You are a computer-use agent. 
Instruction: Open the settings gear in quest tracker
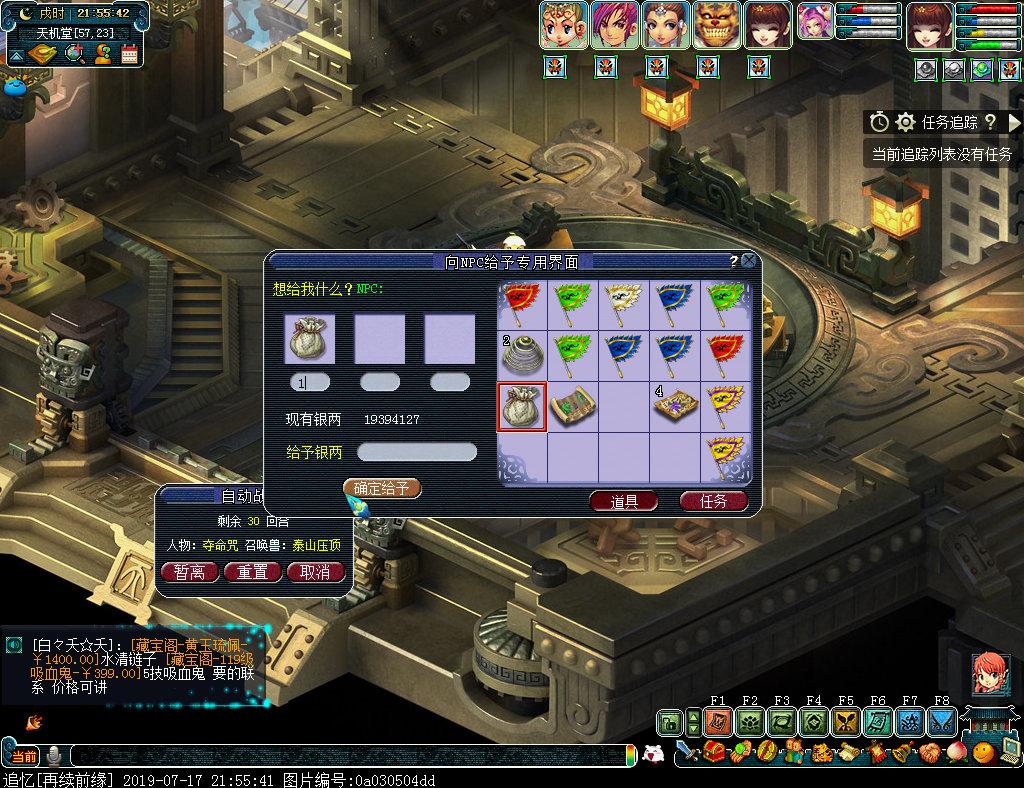tap(905, 122)
